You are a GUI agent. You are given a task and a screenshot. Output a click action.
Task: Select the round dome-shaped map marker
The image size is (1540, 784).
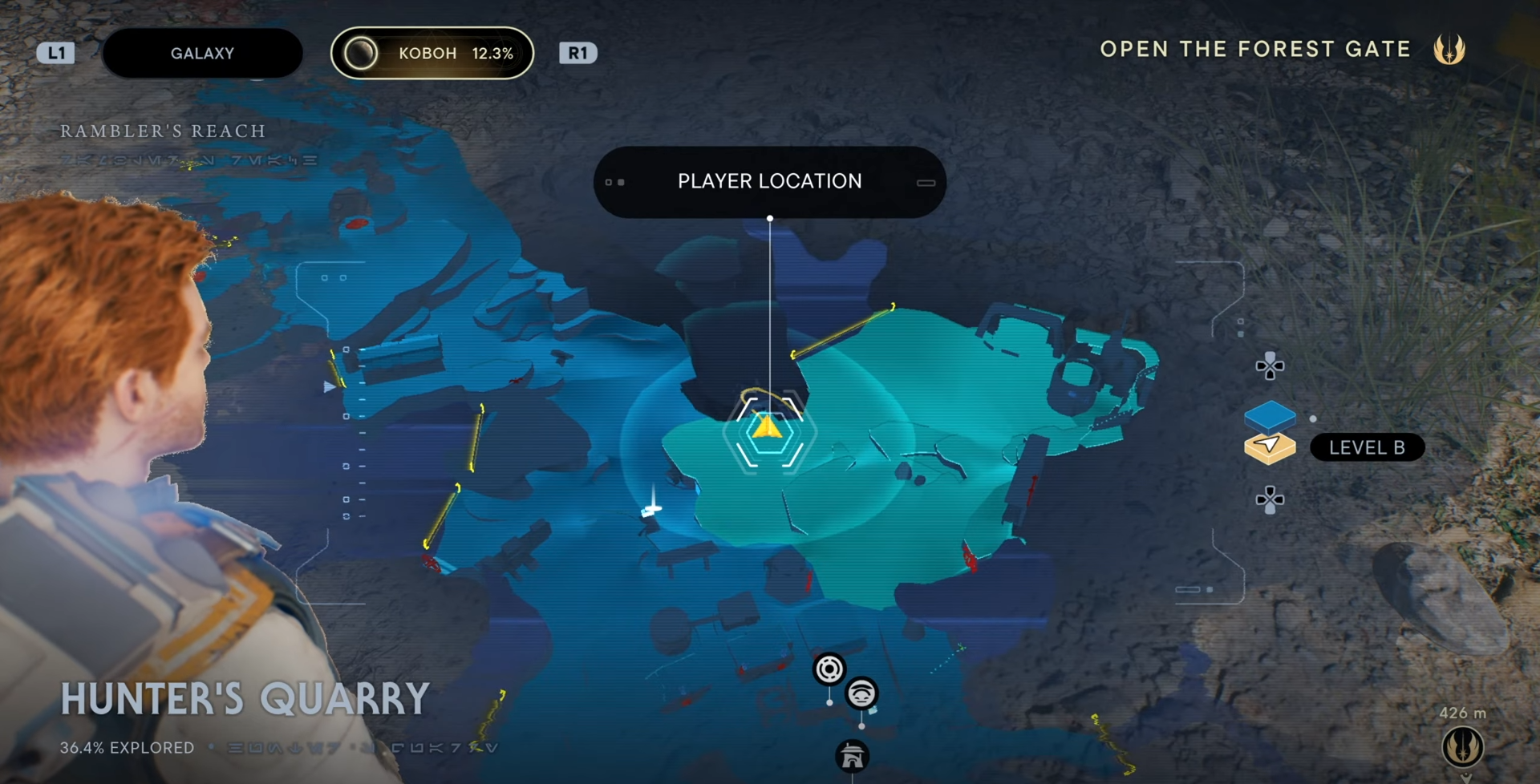click(x=861, y=693)
